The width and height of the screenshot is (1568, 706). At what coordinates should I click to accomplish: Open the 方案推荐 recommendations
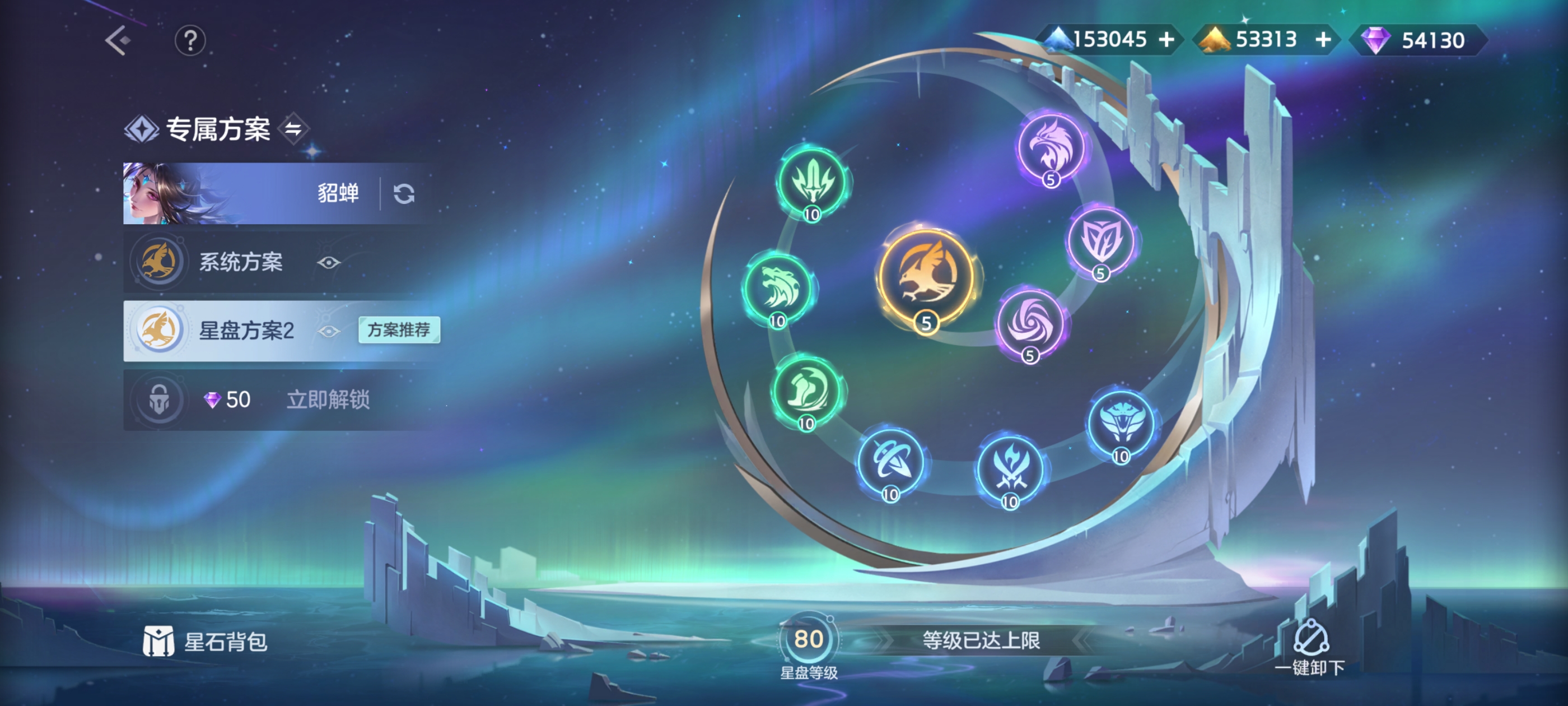(x=399, y=330)
